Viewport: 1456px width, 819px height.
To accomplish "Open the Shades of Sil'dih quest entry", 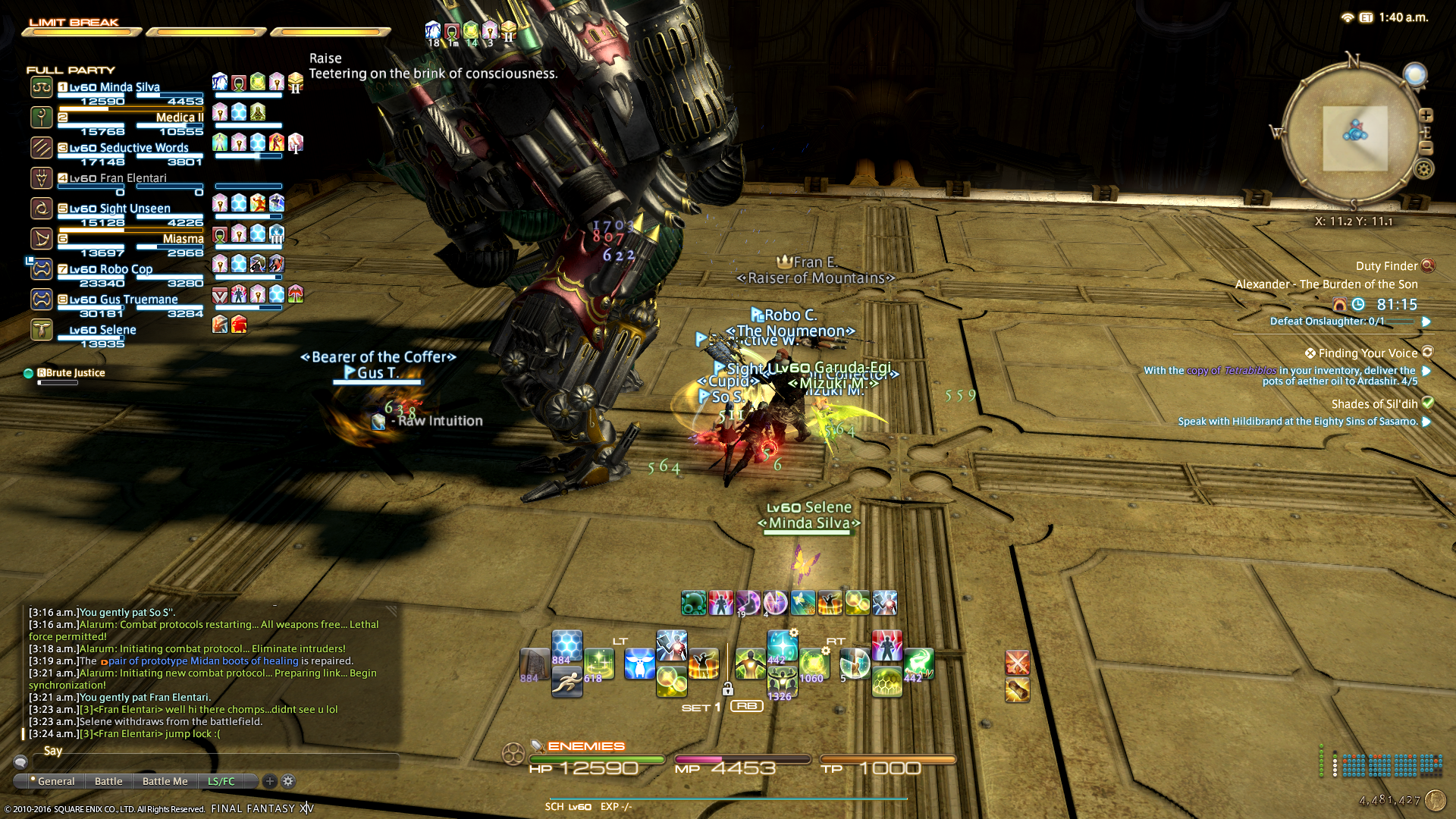I will 1373,404.
